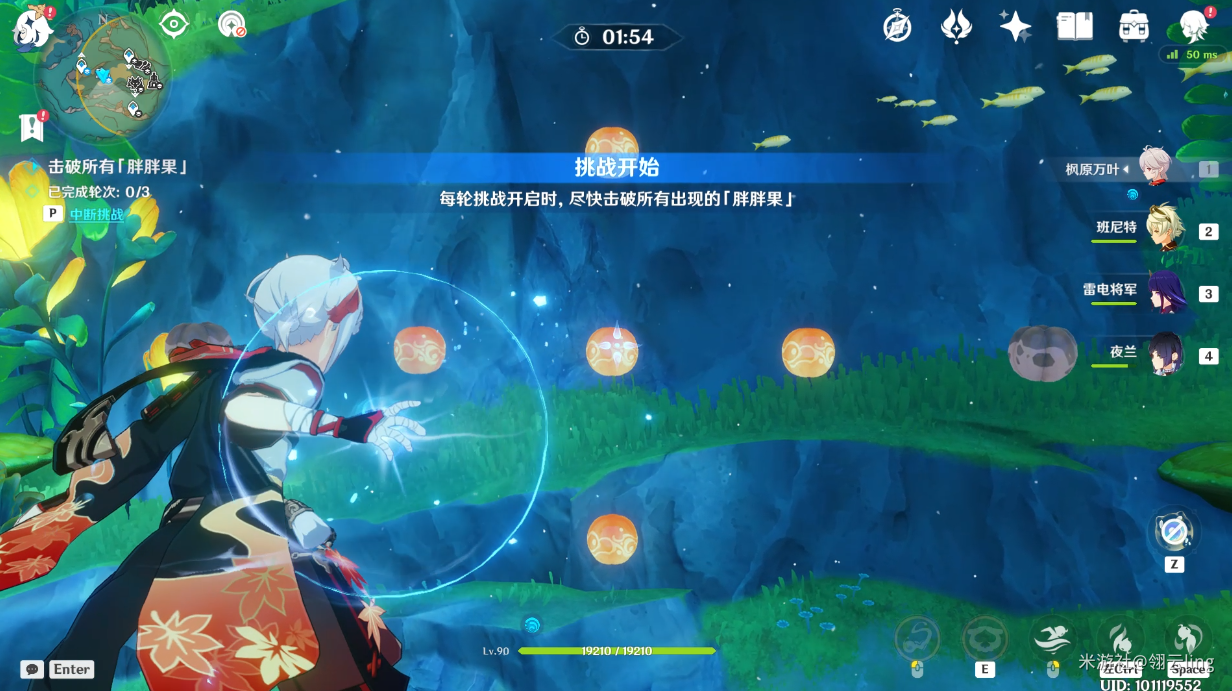Open the circular minimap
1232x691 pixels.
coord(104,73)
